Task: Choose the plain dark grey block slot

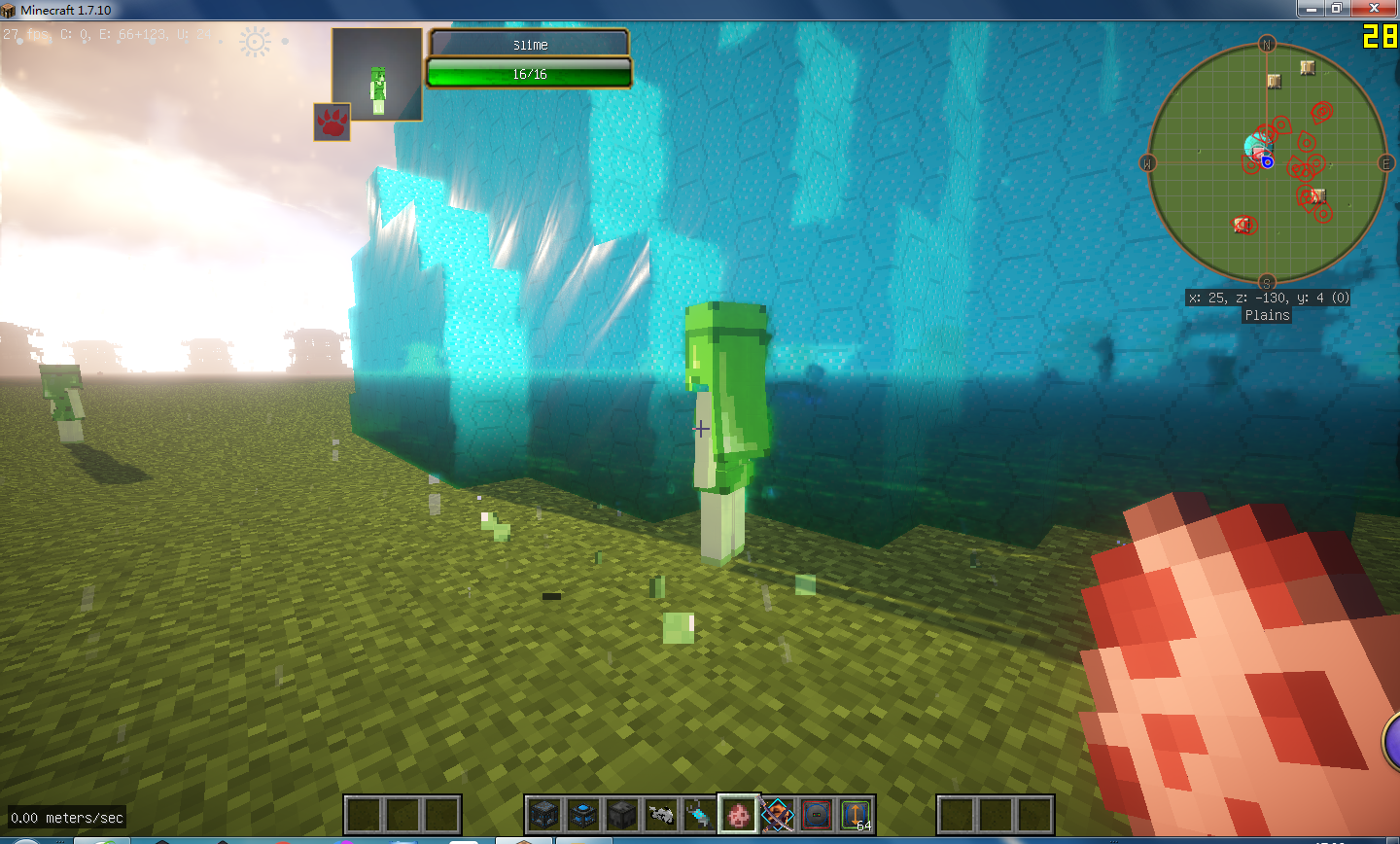Action: coord(621,815)
